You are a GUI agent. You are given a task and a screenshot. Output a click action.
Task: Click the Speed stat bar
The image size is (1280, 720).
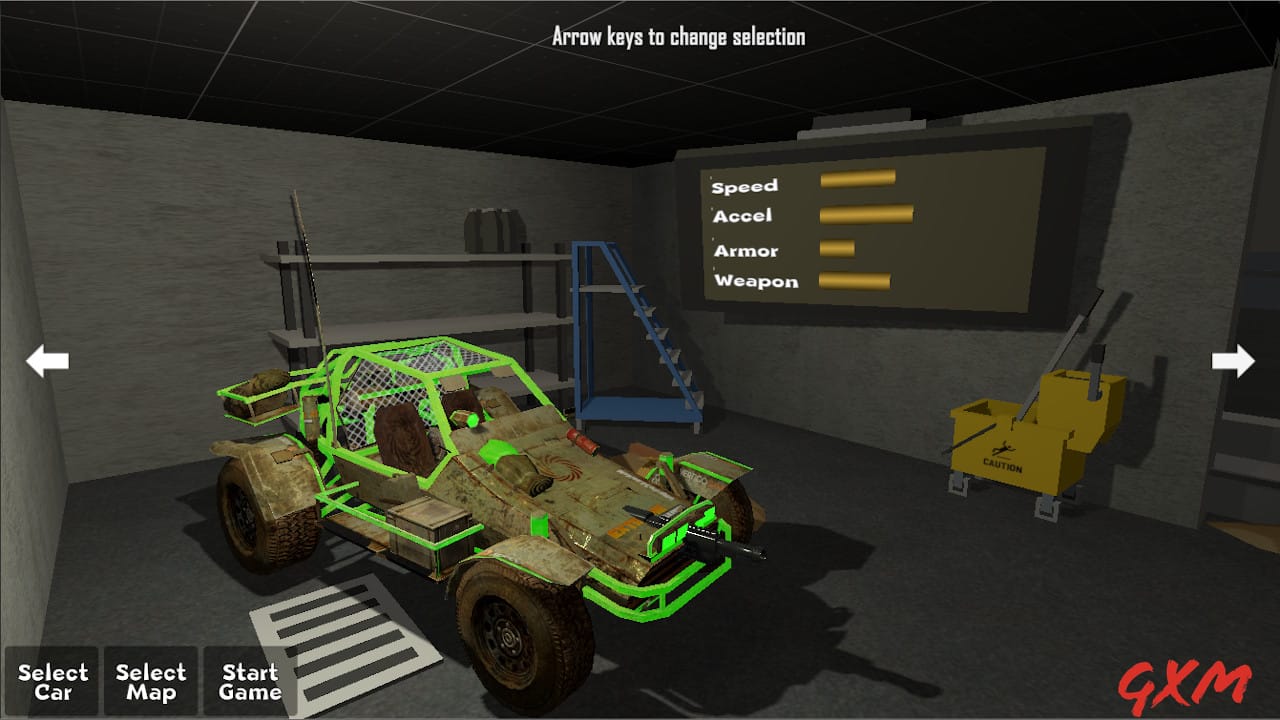(x=857, y=177)
